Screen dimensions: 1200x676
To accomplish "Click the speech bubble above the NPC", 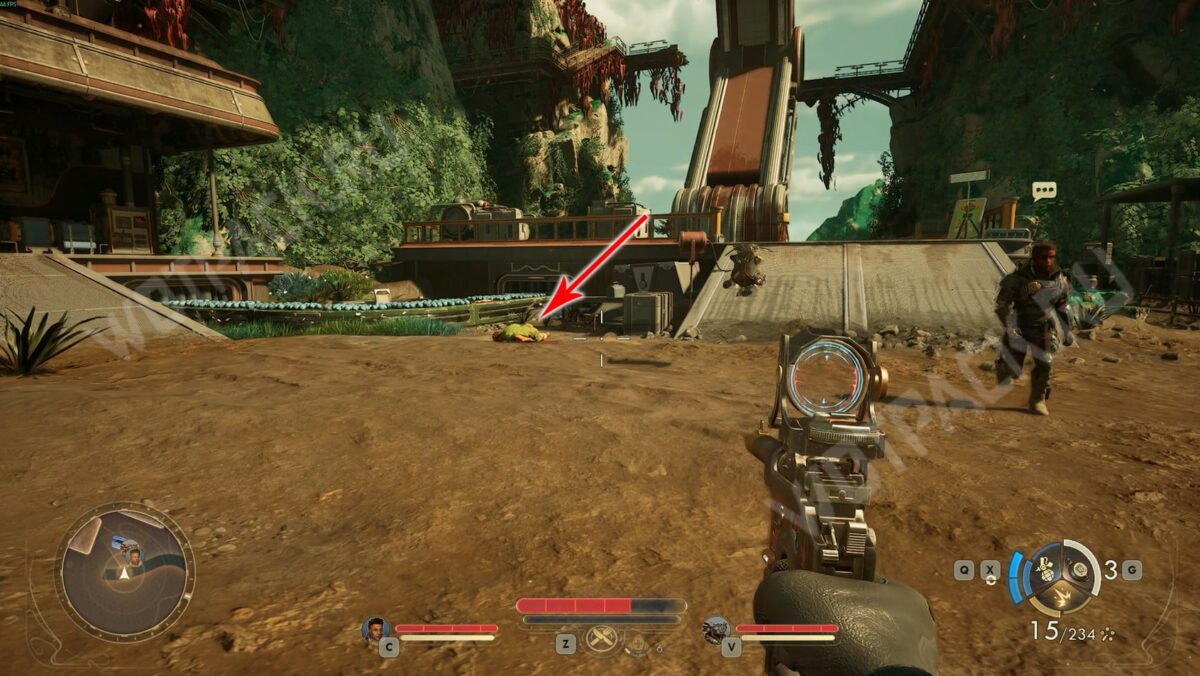I will click(1044, 190).
